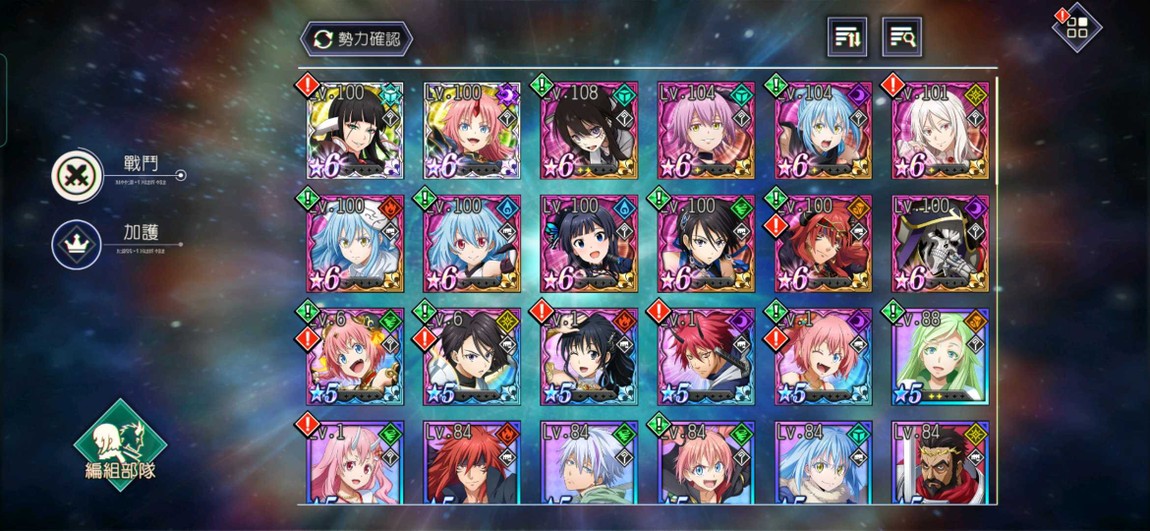Select the Lv.100 red-hooded character card

pyautogui.click(x=822, y=244)
